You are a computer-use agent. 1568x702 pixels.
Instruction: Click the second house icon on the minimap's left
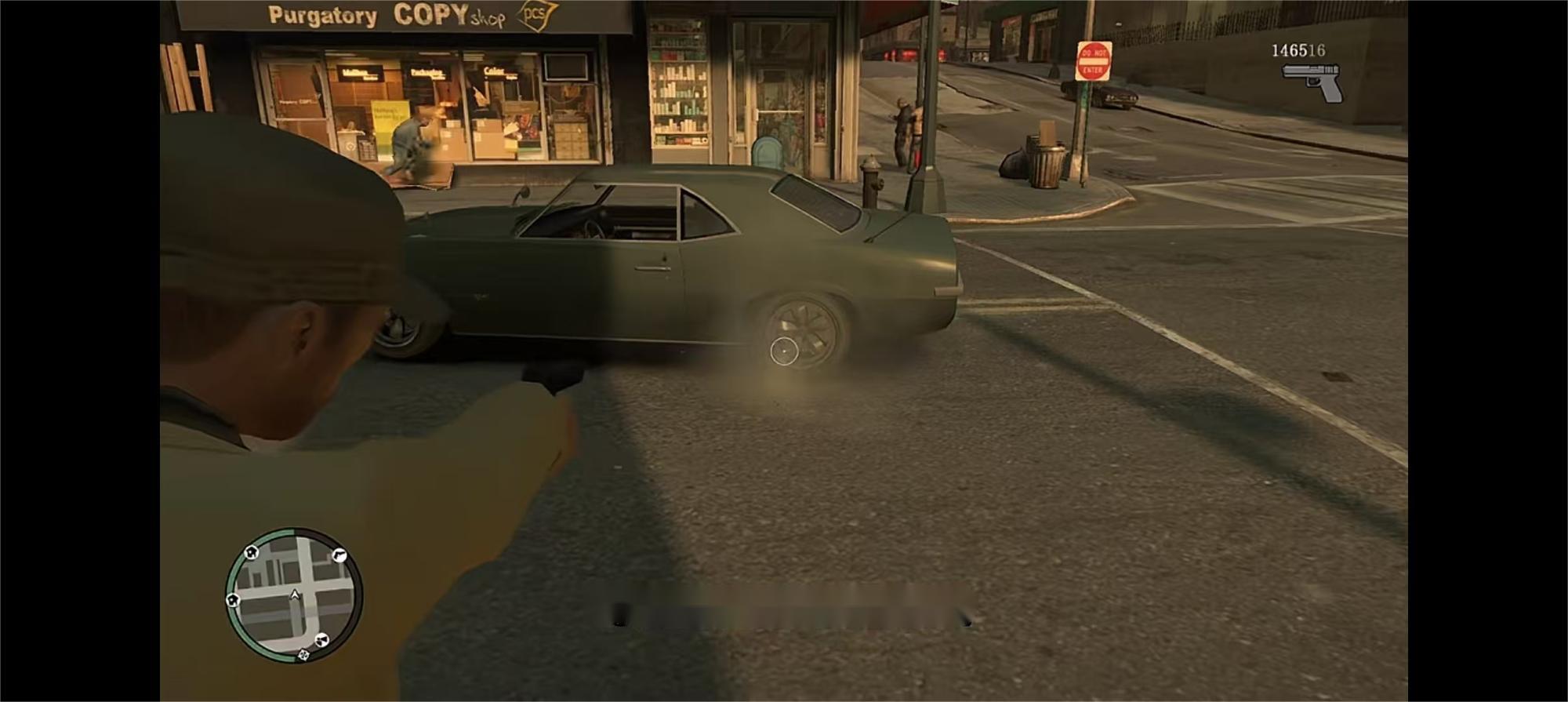click(233, 599)
